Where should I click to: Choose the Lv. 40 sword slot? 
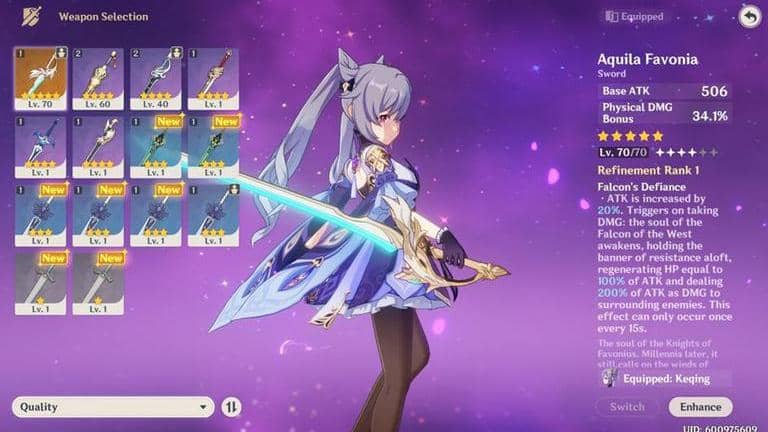(155, 78)
